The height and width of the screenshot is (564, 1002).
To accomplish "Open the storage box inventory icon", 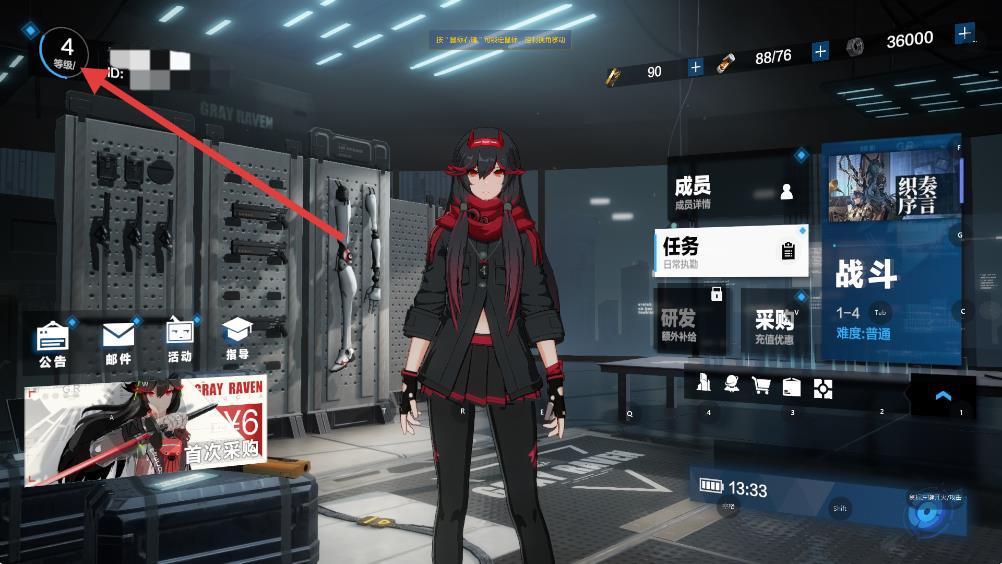I will pyautogui.click(x=792, y=387).
